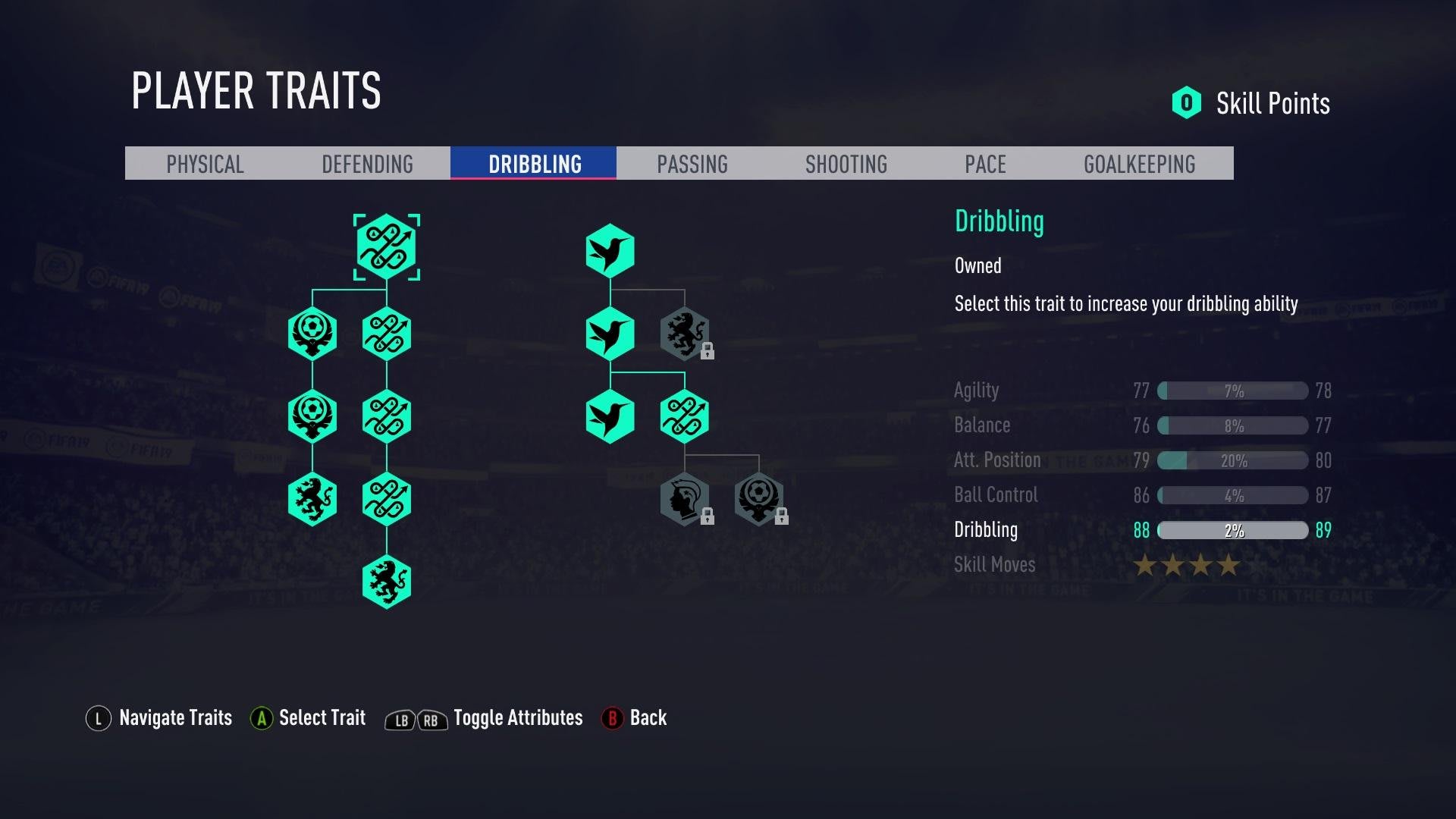Show the Shooting traits tab

pos(846,164)
